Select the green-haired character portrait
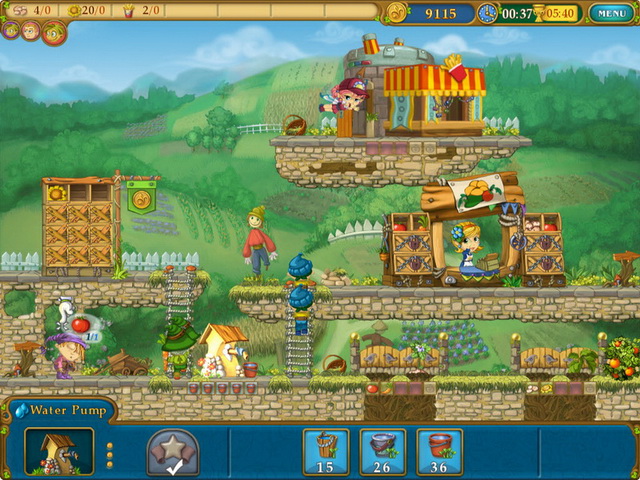Screen dimensions: 640x480 pos(53,33)
